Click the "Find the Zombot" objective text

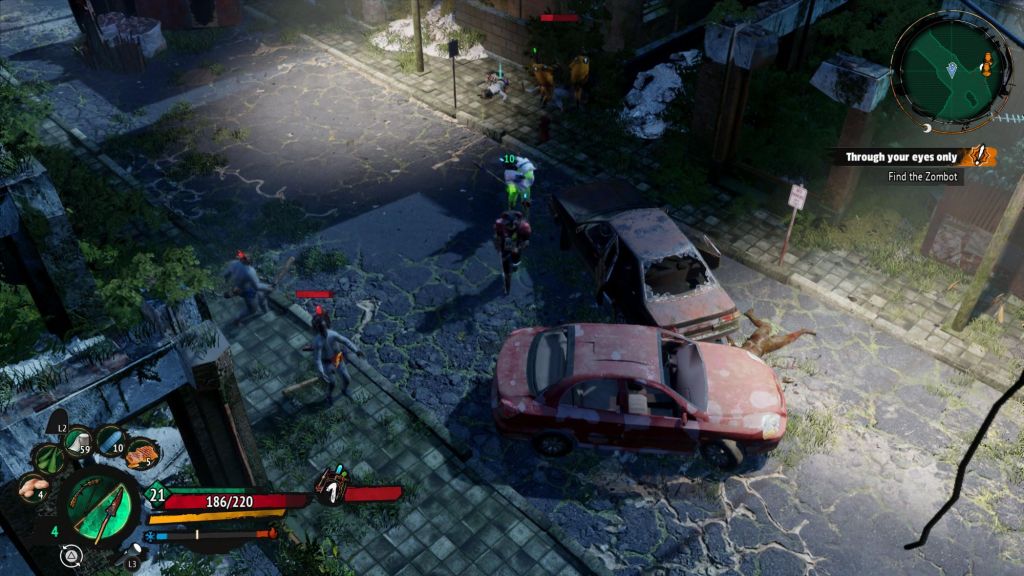click(923, 177)
